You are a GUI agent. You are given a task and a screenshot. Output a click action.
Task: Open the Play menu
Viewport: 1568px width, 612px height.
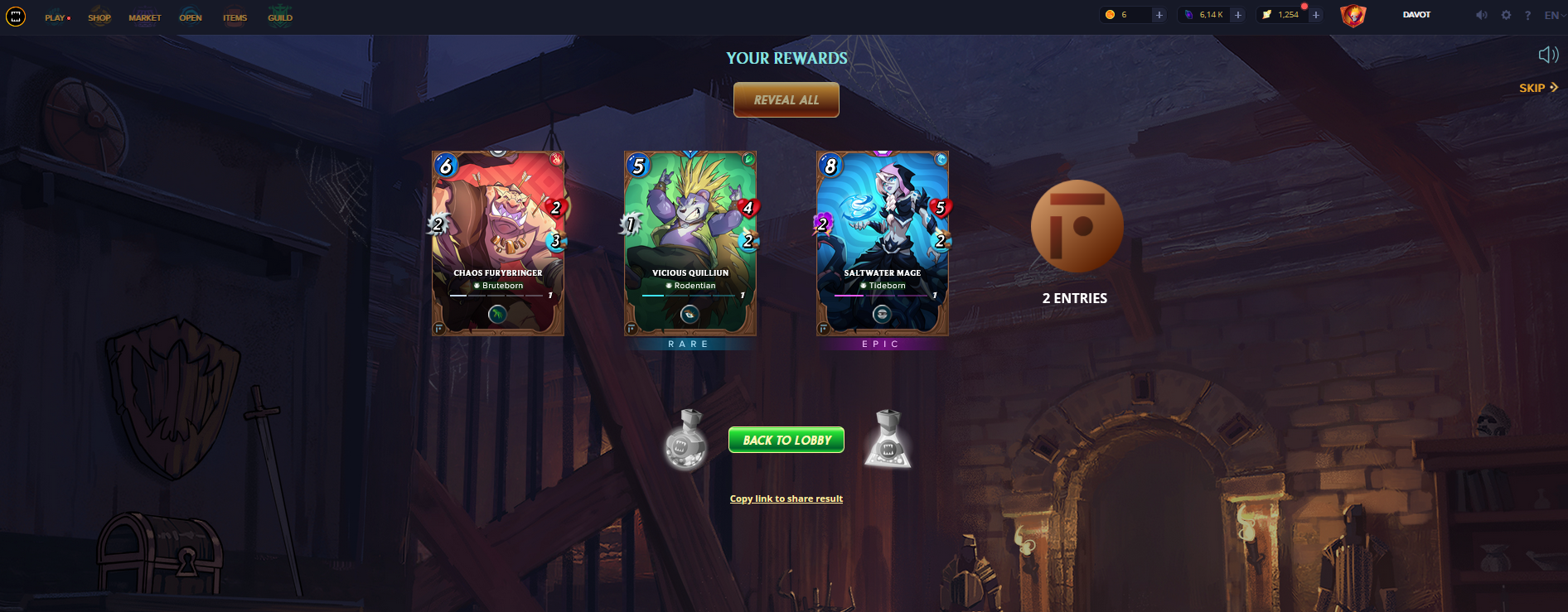coord(56,17)
